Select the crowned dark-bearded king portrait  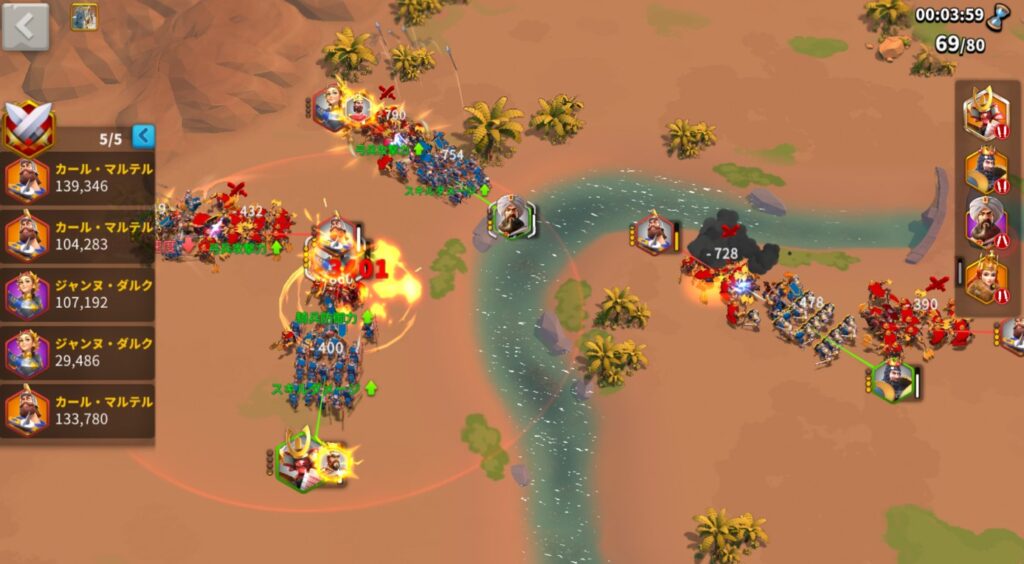pos(986,168)
